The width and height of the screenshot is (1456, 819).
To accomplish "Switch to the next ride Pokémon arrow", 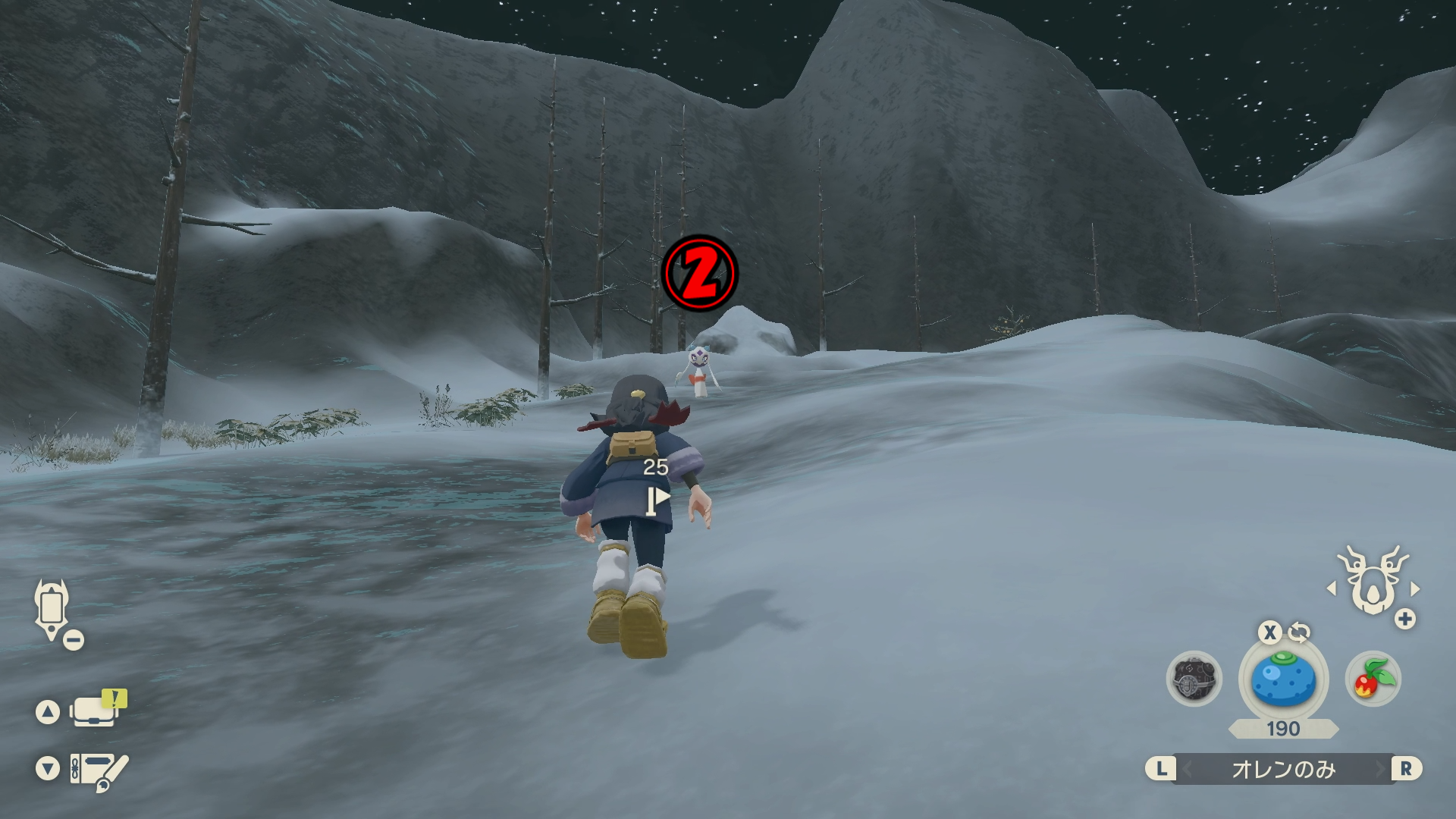I will click(x=1415, y=588).
